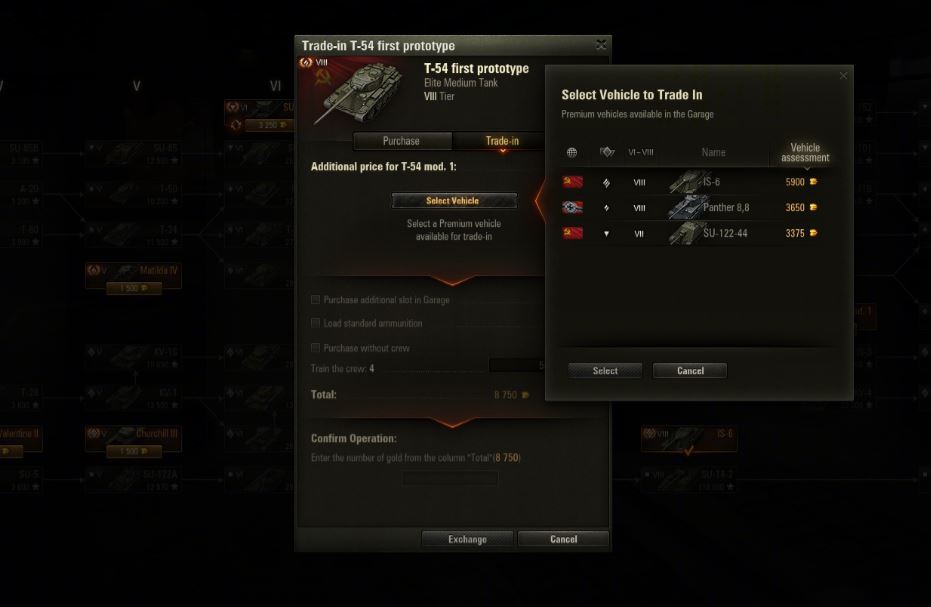Confirm with the Select button
Screen dimensions: 931x607
[x=605, y=371]
